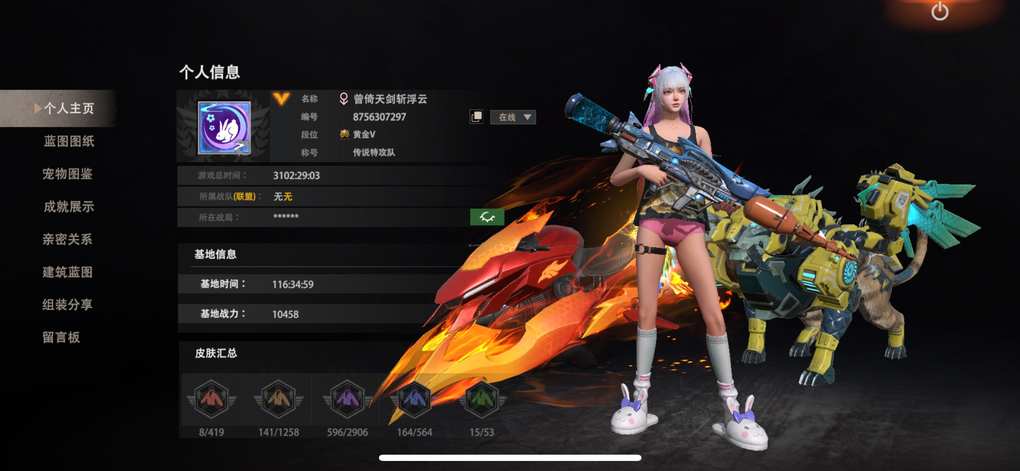Click the power button at top right

(x=939, y=12)
